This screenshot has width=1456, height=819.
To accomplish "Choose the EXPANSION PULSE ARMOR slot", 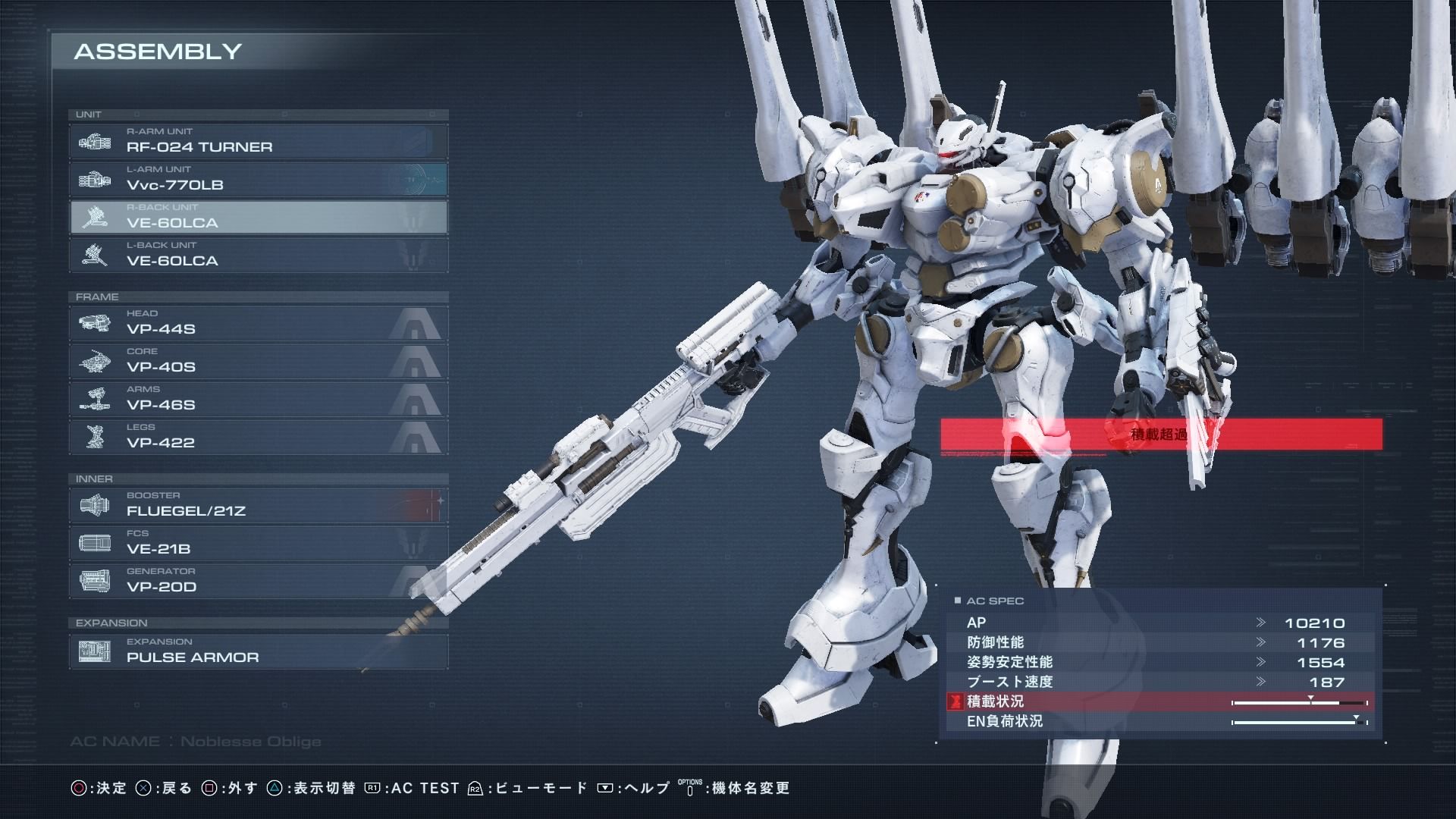I will pyautogui.click(x=258, y=651).
